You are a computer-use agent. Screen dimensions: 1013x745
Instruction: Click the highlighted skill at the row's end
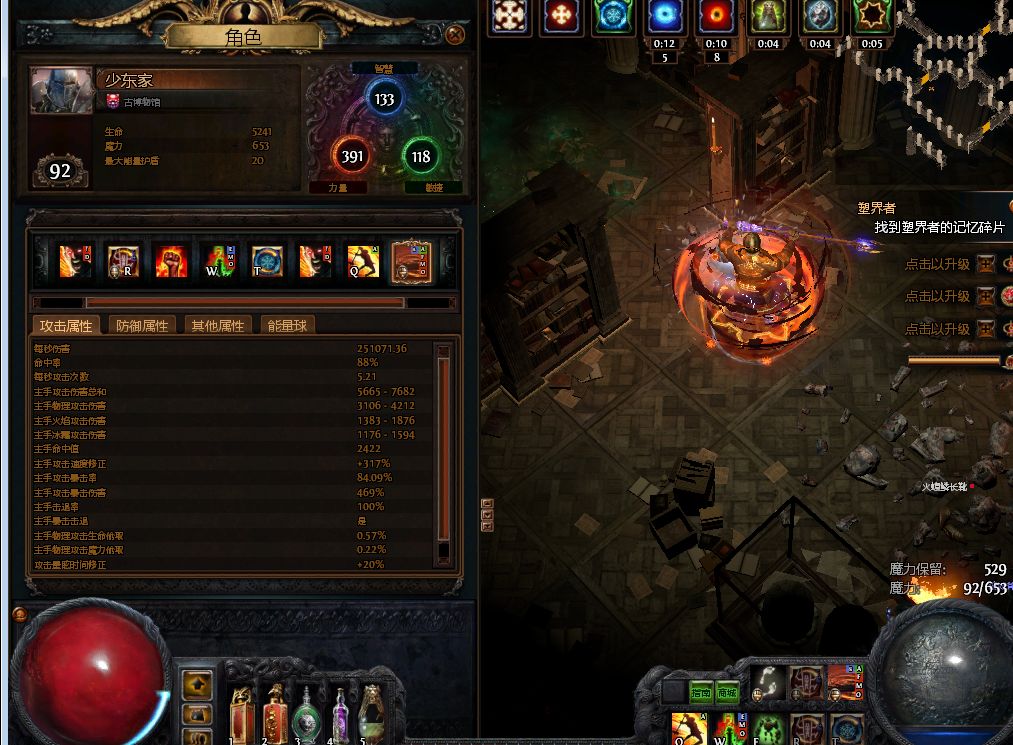tap(411, 261)
